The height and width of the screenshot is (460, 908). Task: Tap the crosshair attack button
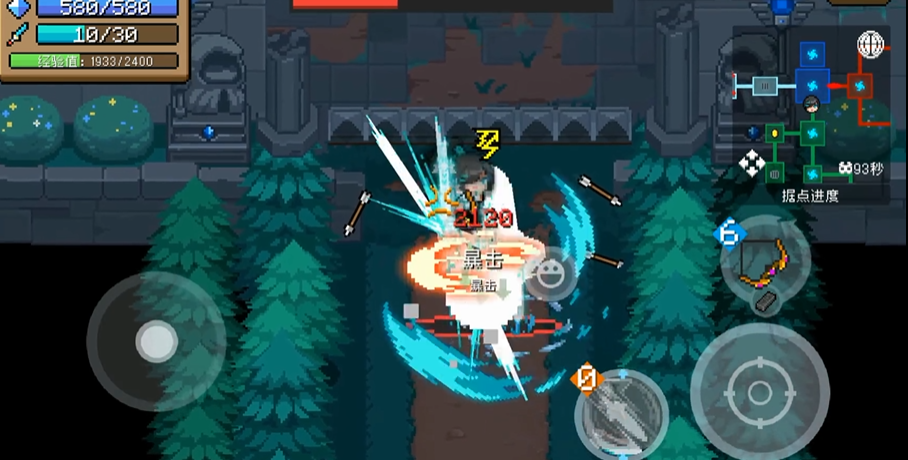[759, 389]
